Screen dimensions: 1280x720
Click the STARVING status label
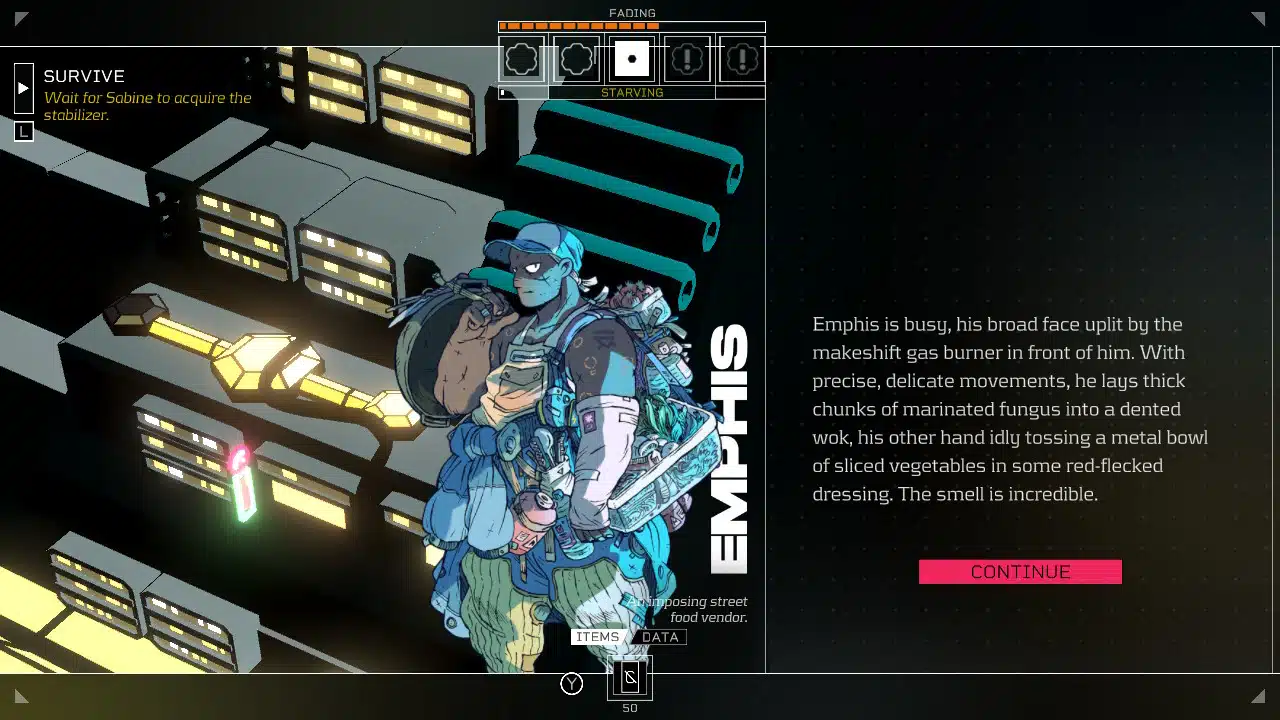[632, 93]
